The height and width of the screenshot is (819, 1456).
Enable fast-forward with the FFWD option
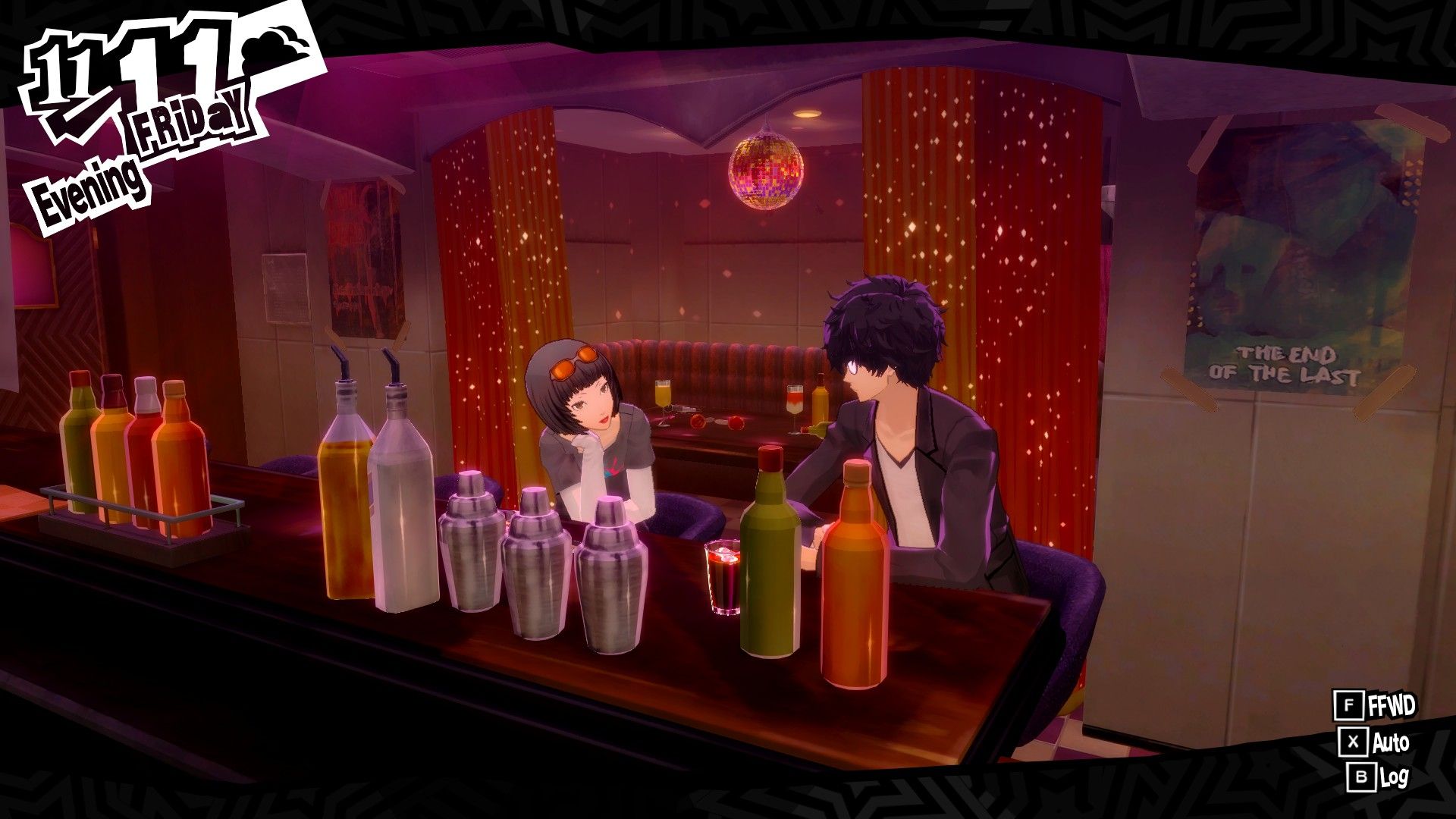click(1380, 704)
